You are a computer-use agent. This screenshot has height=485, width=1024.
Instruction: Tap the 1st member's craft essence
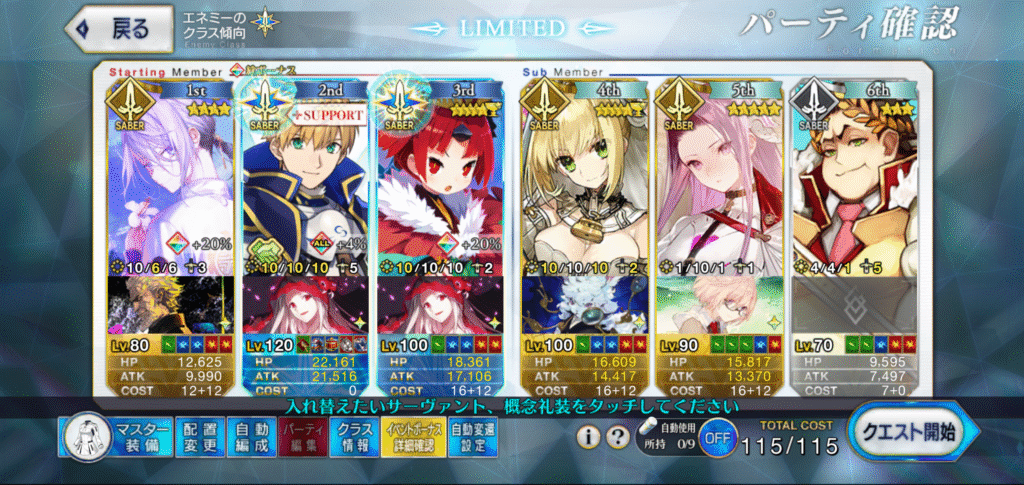point(170,305)
